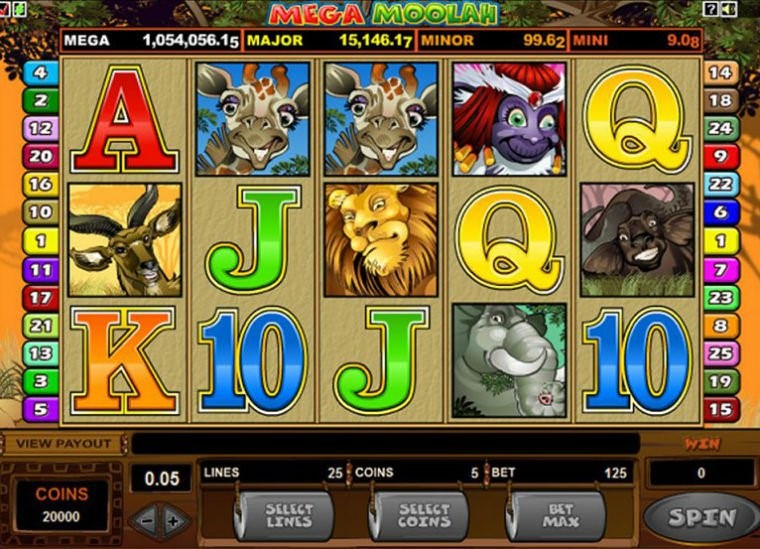Select payline marker number 17
Screen dimensions: 760x549
pyautogui.click(x=39, y=297)
